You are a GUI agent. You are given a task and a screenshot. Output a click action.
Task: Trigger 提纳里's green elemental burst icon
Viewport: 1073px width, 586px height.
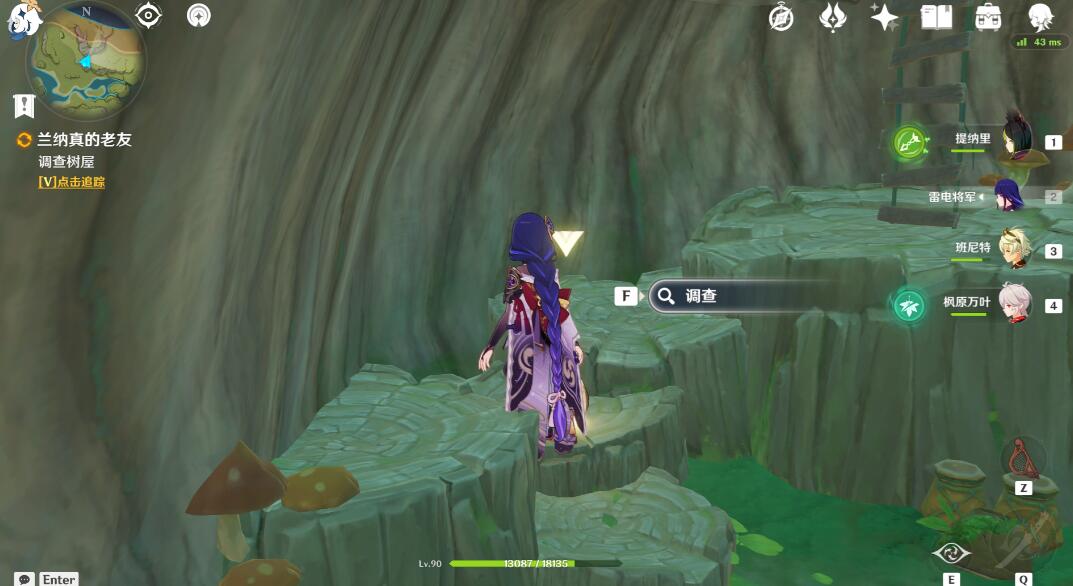(909, 142)
